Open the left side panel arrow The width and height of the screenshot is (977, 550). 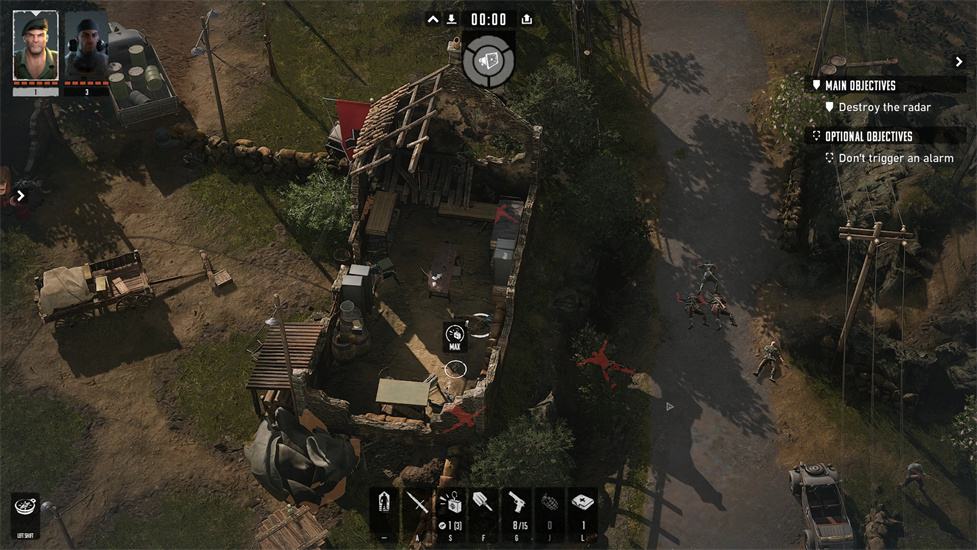click(x=20, y=196)
